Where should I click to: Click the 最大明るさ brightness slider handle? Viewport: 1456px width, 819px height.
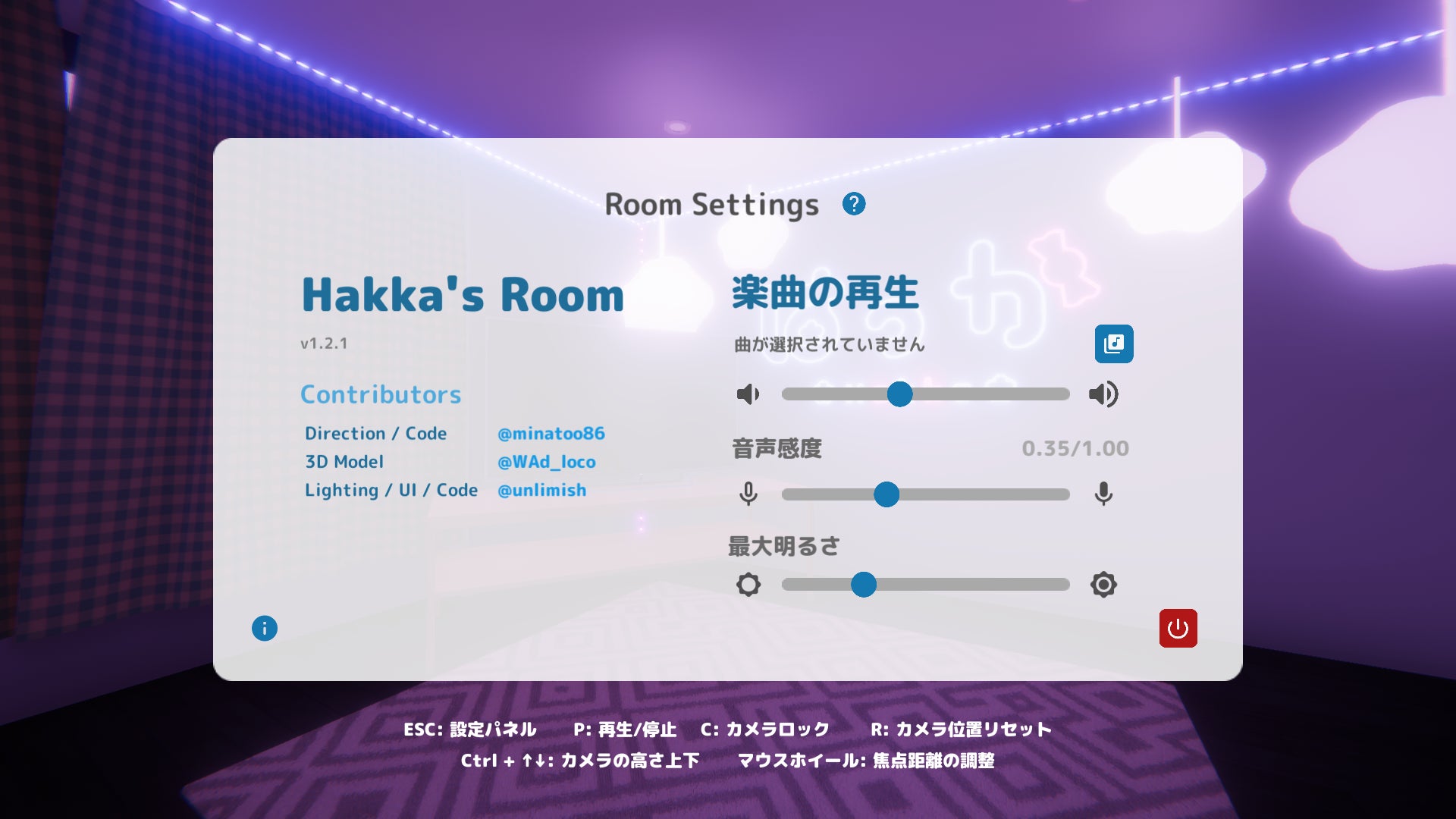(864, 585)
